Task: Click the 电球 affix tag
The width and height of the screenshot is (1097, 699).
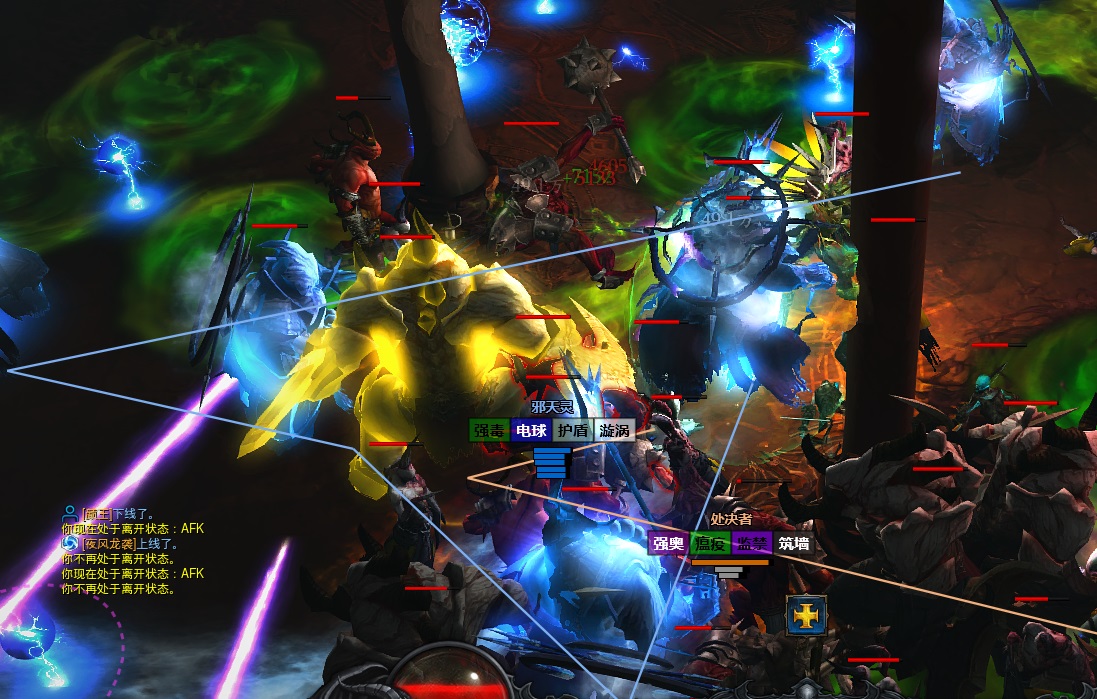Action: [x=530, y=431]
